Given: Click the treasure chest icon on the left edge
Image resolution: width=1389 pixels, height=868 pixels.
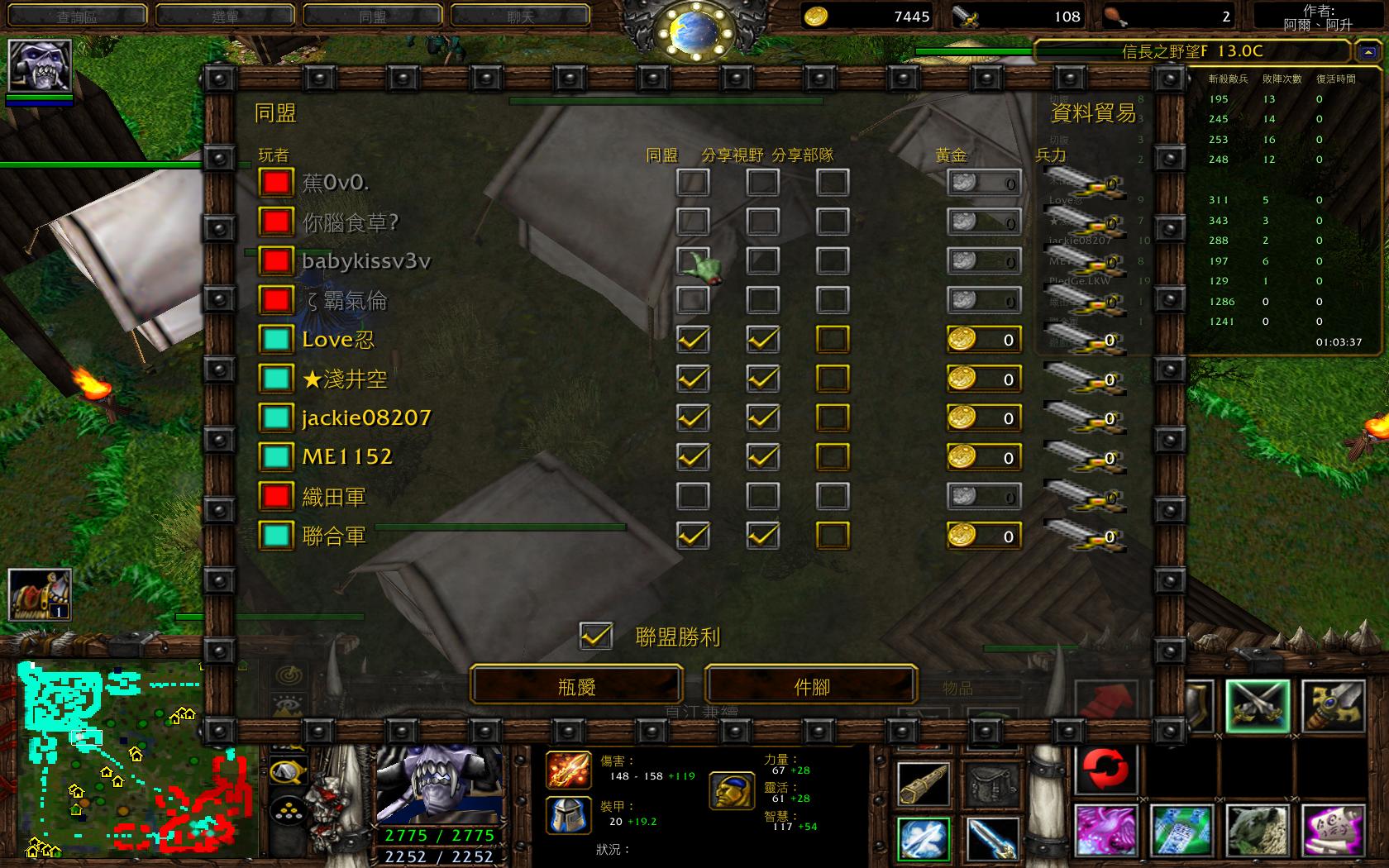Looking at the screenshot, I should [x=40, y=594].
